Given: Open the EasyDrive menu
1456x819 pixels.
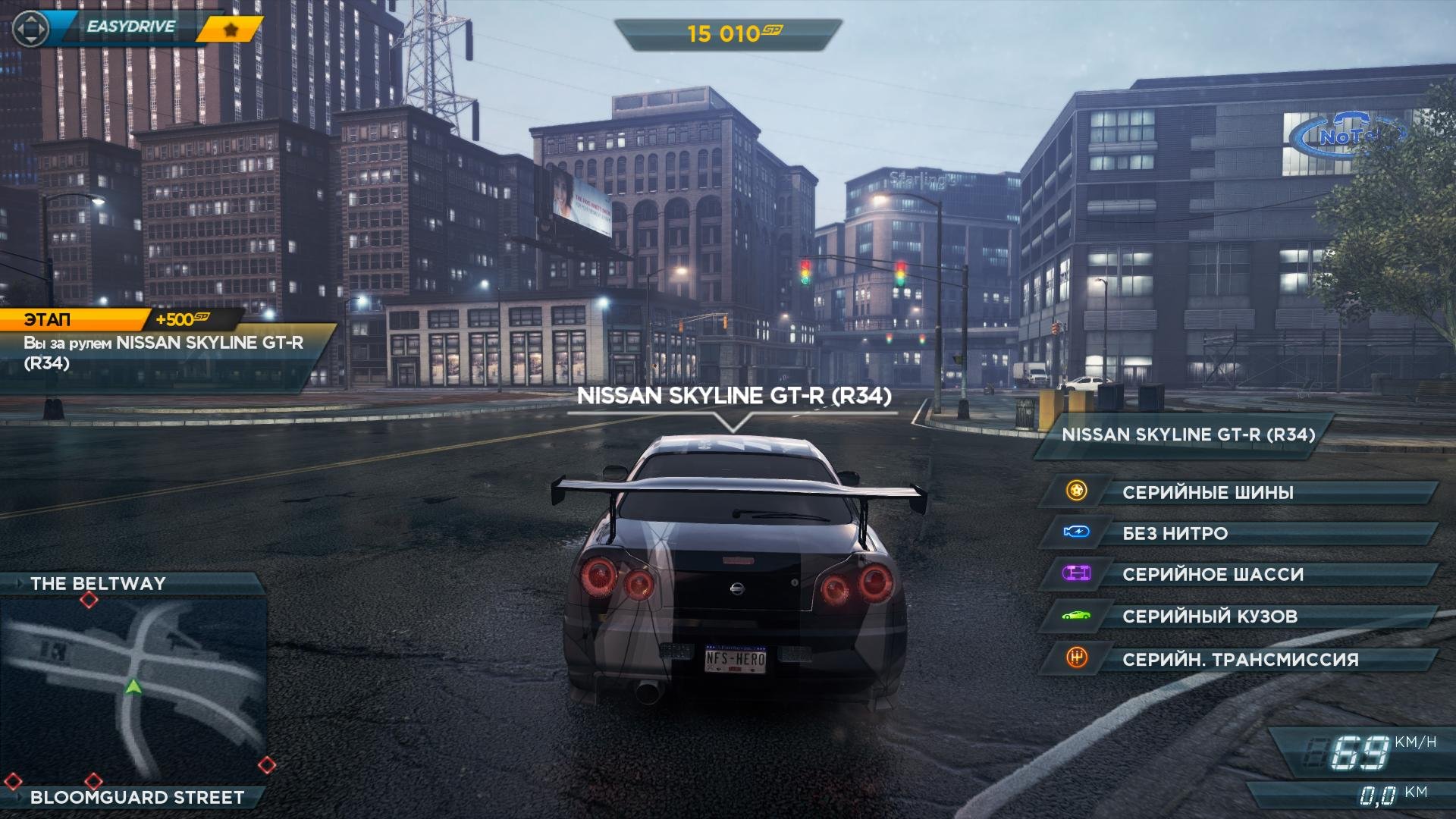Looking at the screenshot, I should 130,27.
